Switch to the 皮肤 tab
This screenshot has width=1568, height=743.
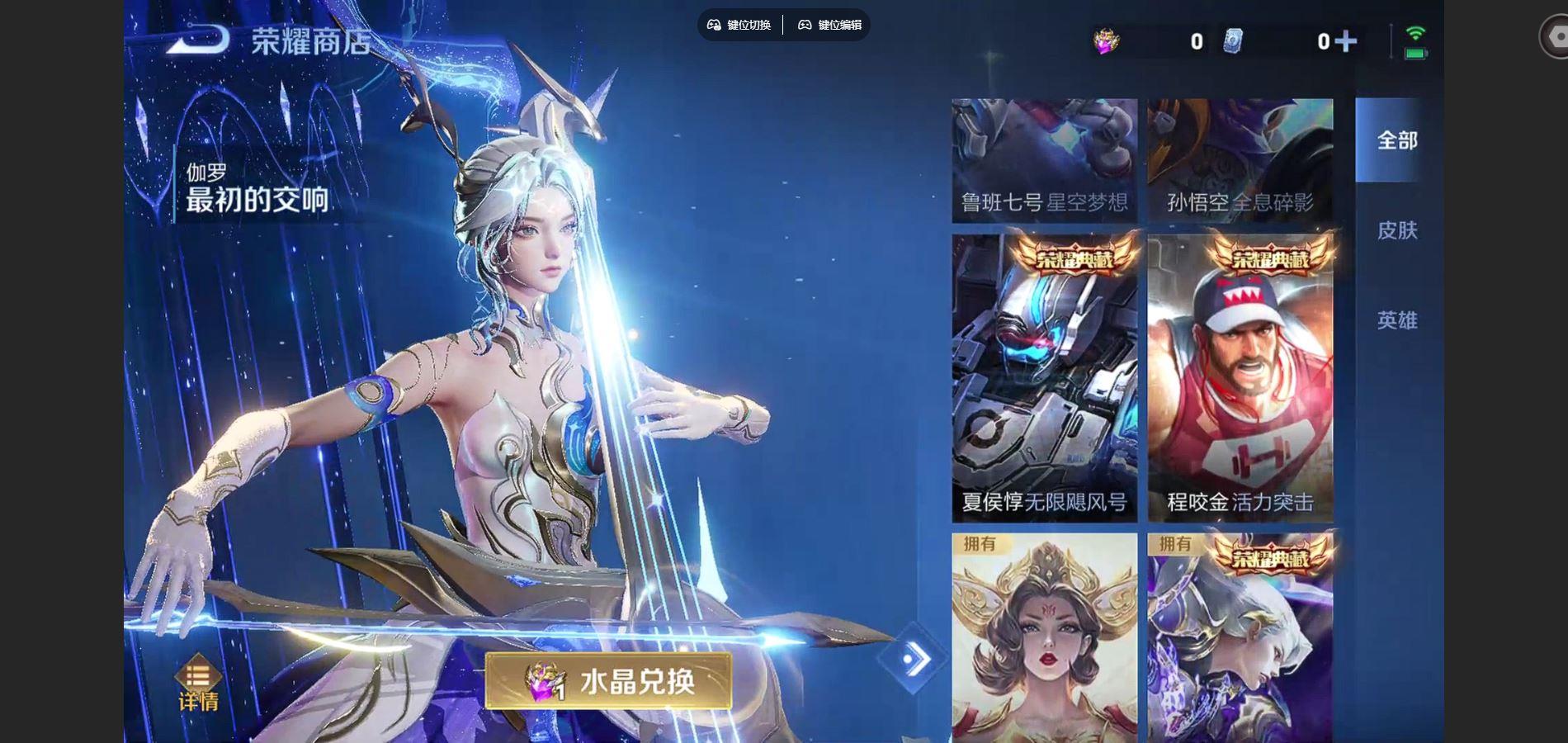(1396, 230)
